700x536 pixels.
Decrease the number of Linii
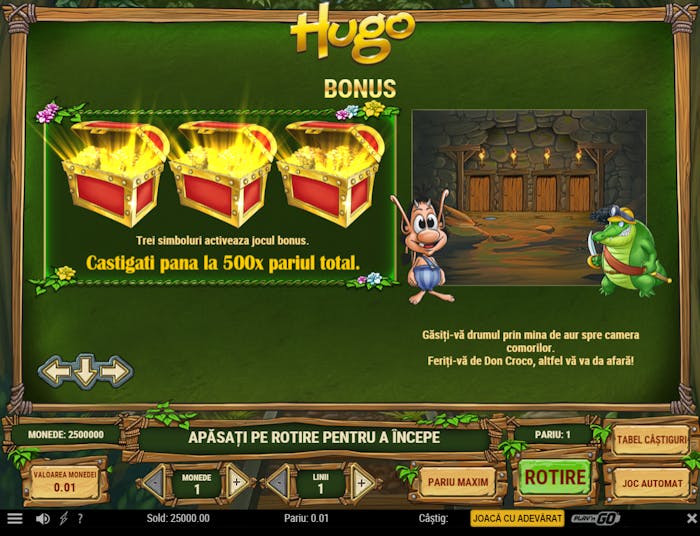(x=280, y=483)
